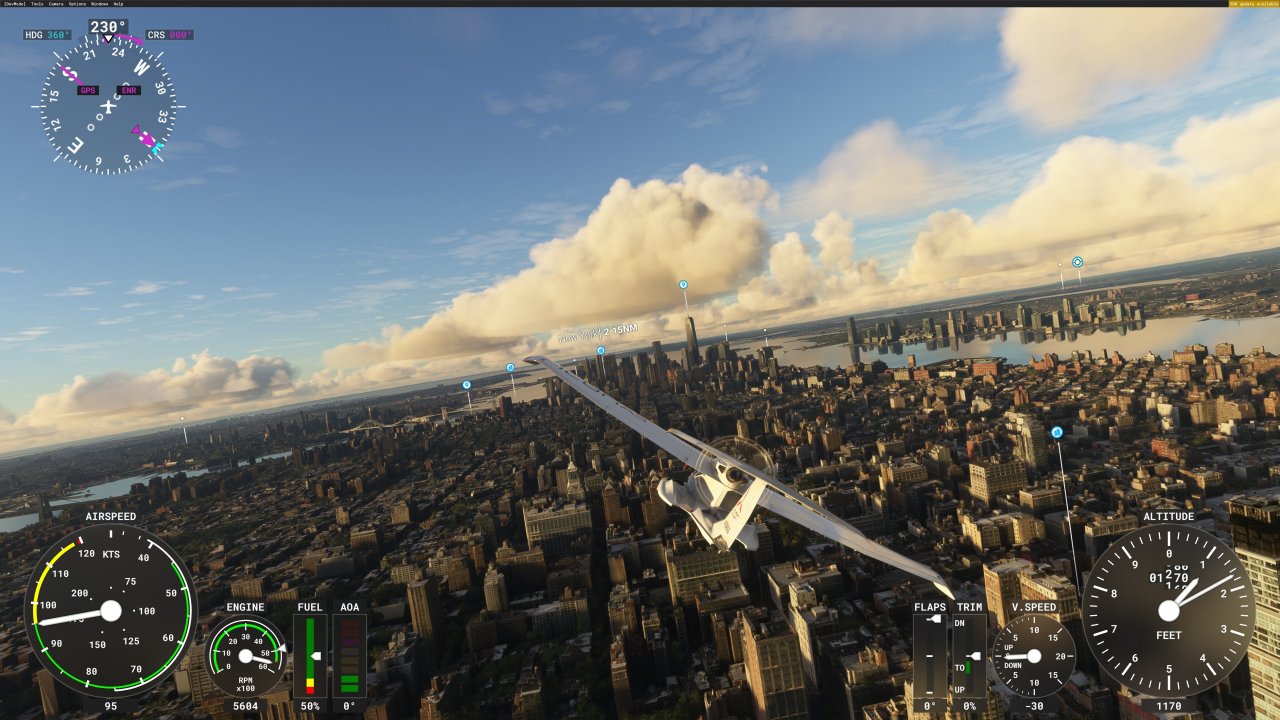The width and height of the screenshot is (1280, 720).
Task: Open the Camera menu
Action: tap(56, 4)
